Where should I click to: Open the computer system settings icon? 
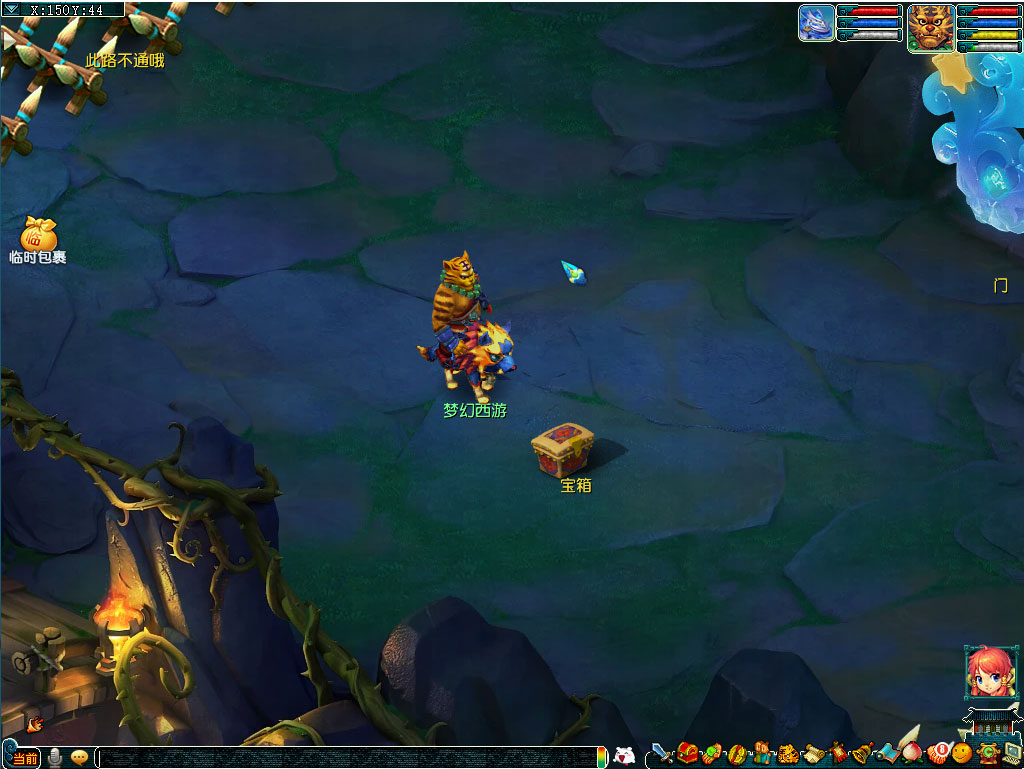click(1011, 752)
